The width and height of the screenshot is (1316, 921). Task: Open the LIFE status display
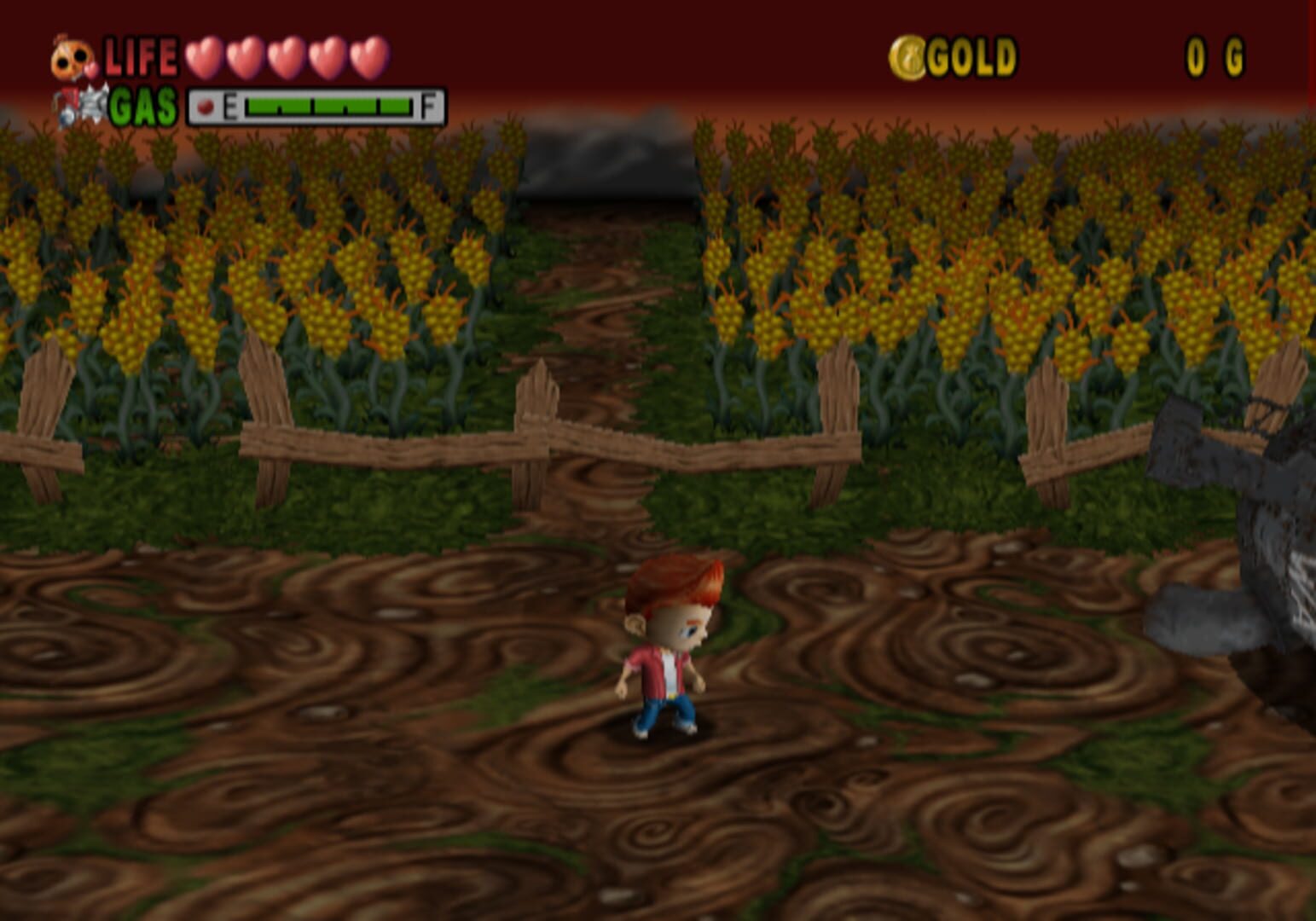(x=142, y=56)
